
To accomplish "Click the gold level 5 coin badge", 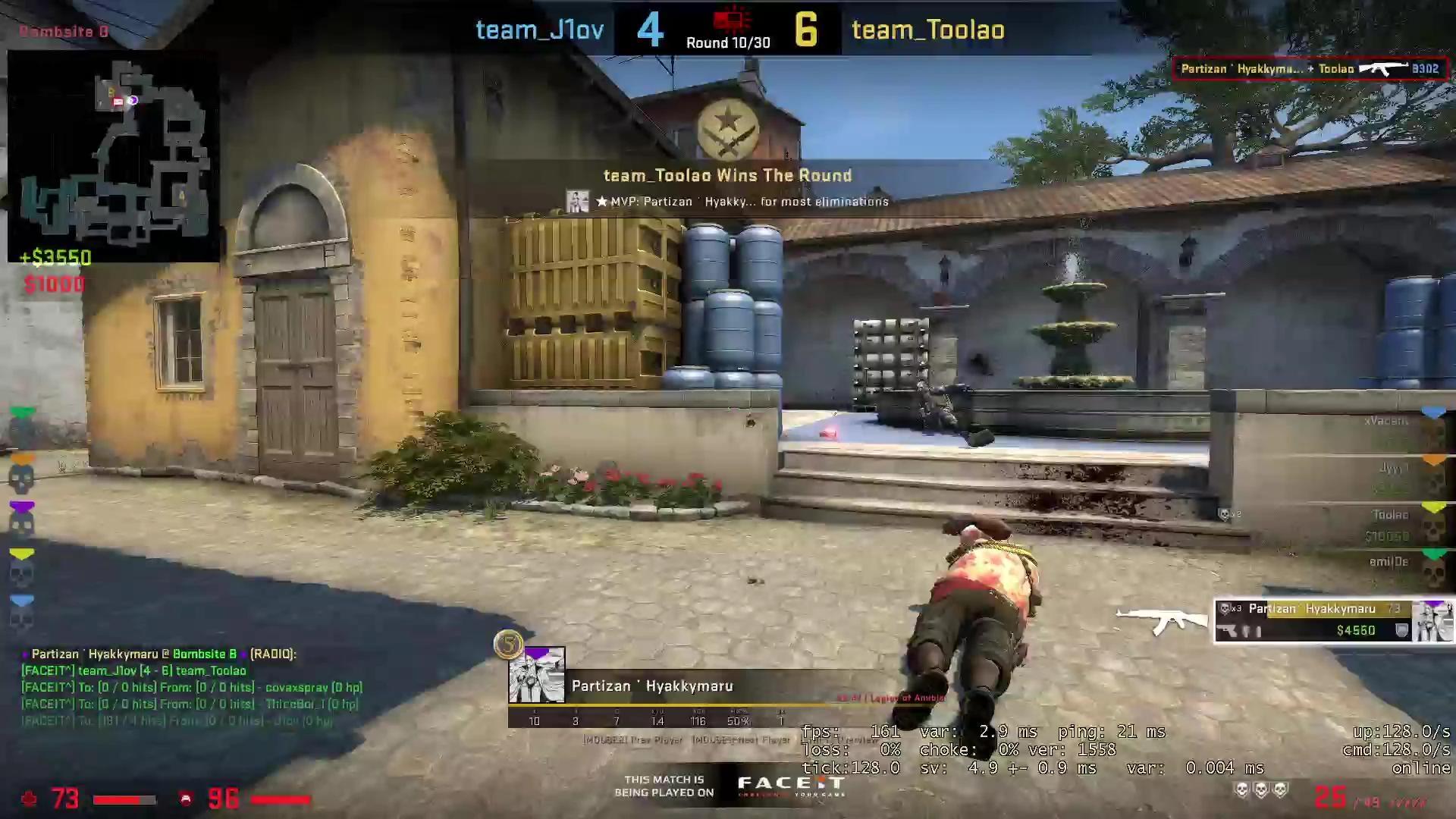I will [x=508, y=645].
